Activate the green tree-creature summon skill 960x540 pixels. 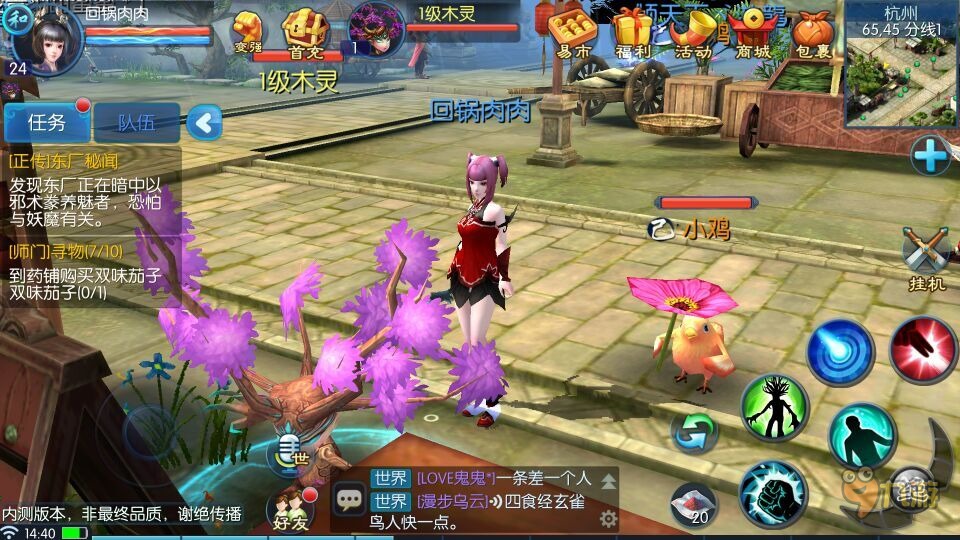pyautogui.click(x=774, y=407)
